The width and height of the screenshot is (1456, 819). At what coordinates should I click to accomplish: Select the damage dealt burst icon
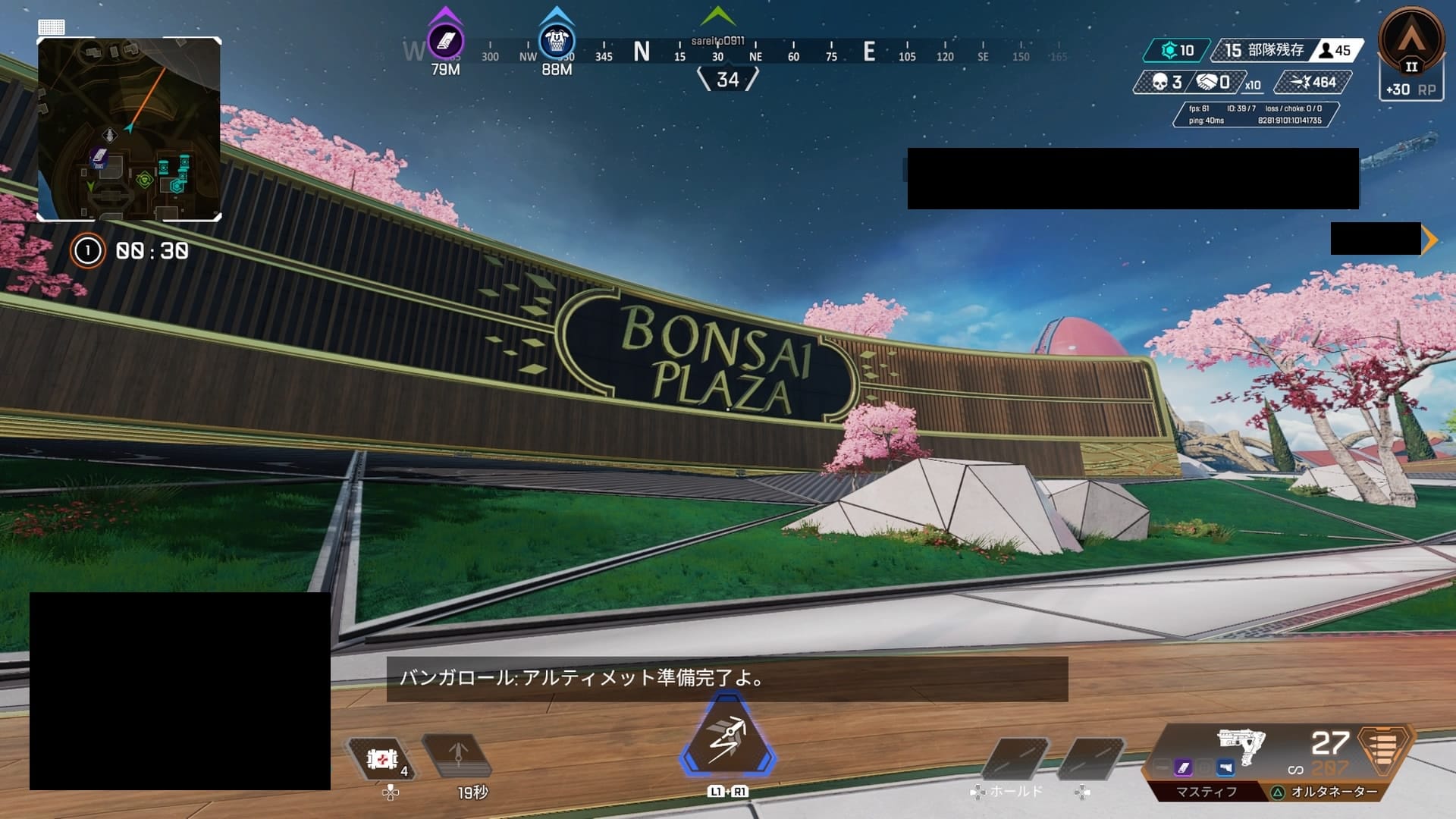(1301, 81)
